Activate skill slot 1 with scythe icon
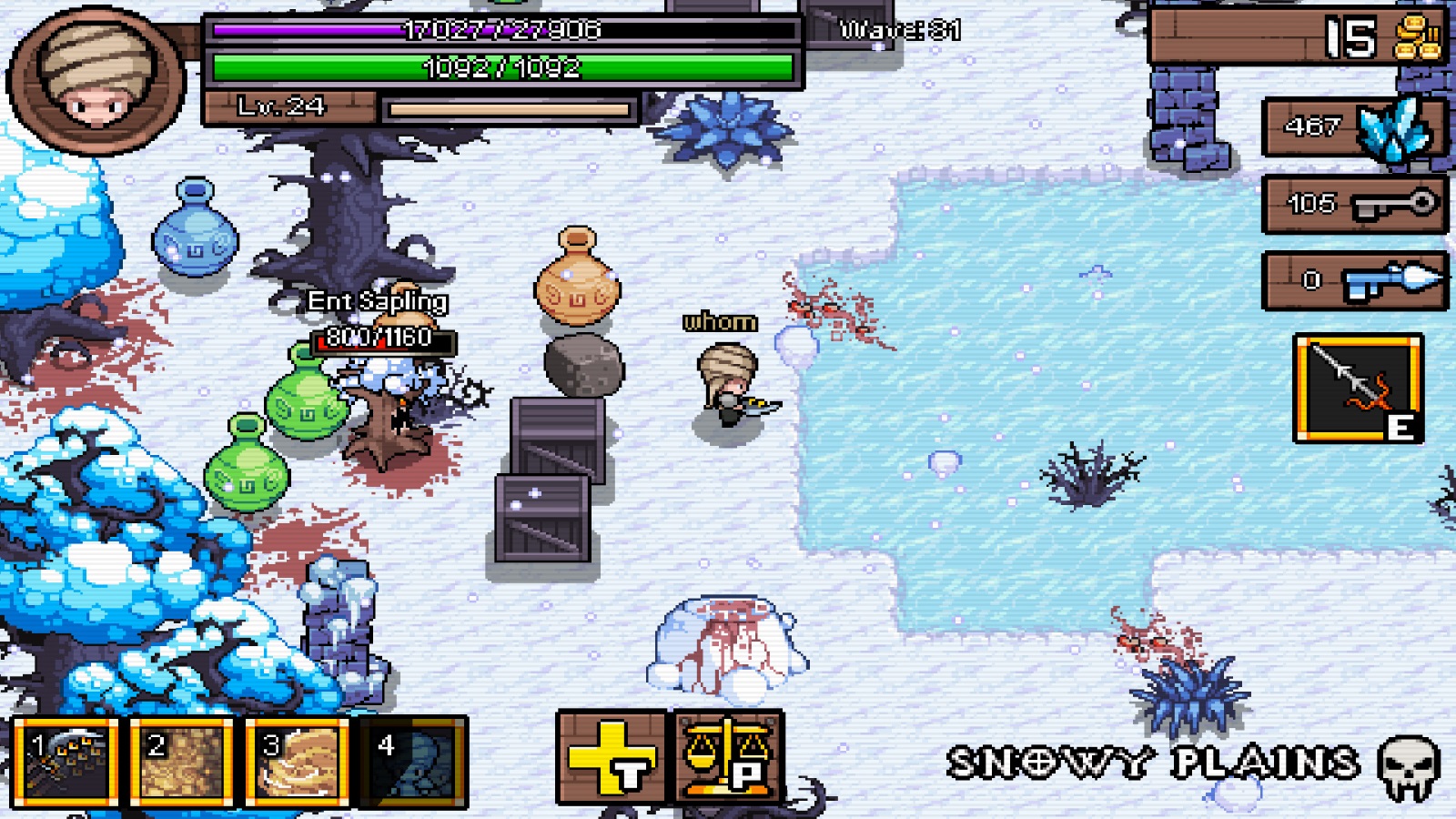1456x819 pixels. pos(66,762)
